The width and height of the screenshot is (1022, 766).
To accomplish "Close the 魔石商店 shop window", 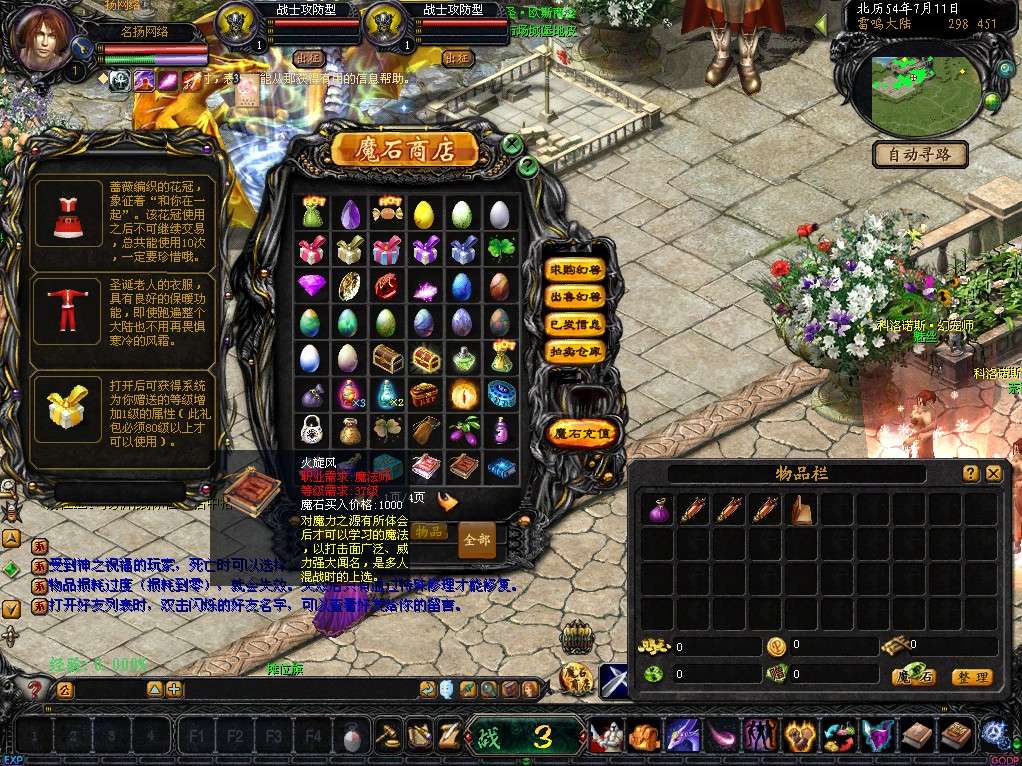I will click(513, 144).
